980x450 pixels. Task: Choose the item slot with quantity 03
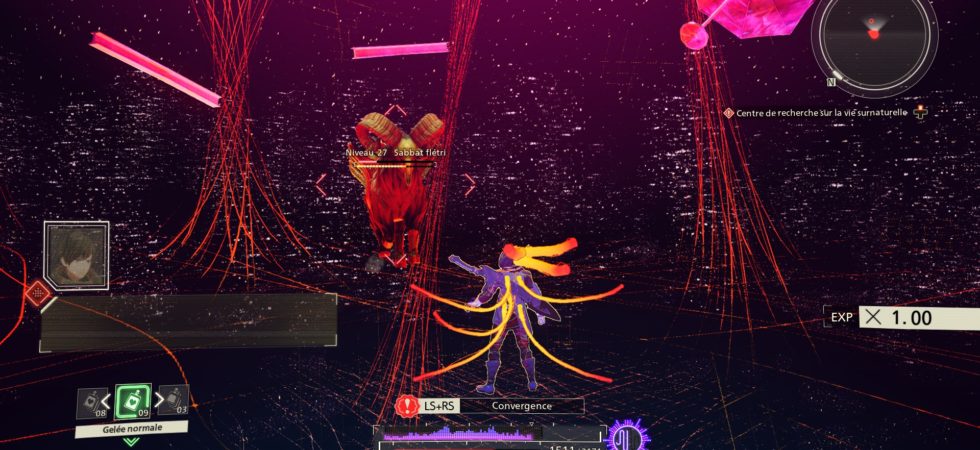(175, 401)
